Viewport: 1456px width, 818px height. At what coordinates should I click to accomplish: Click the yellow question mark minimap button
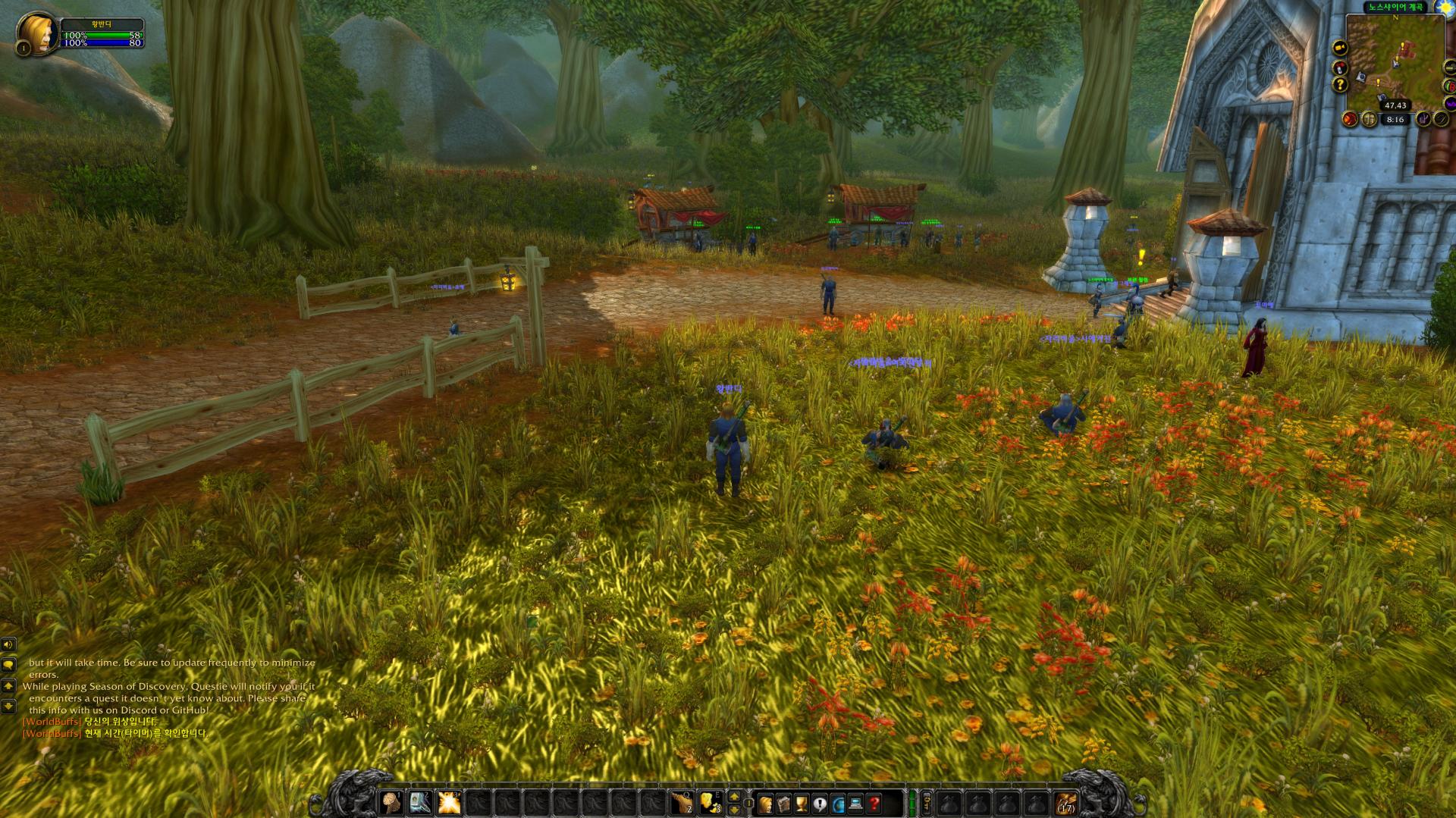[1341, 85]
